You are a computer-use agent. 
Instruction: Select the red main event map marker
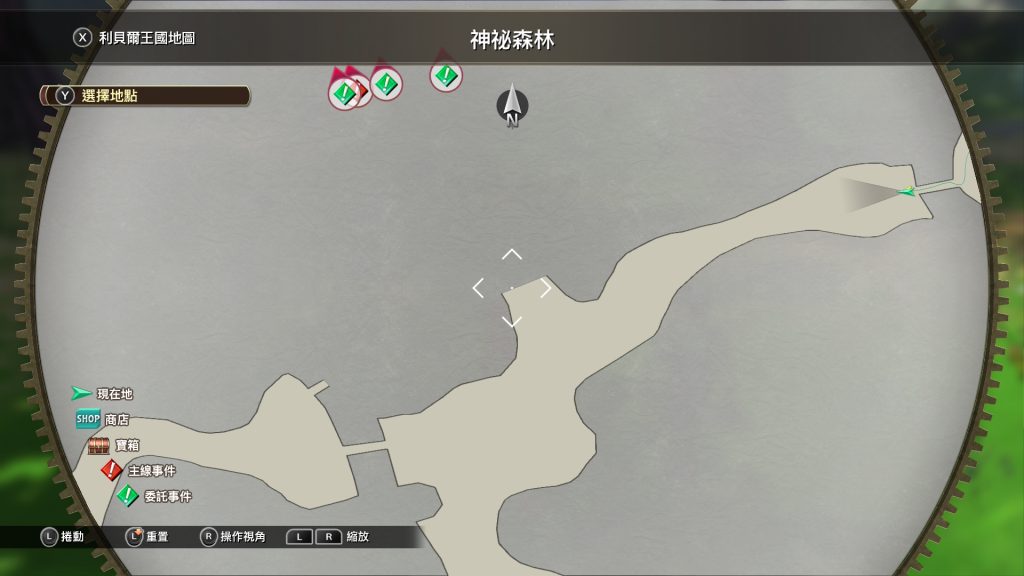coord(362,91)
